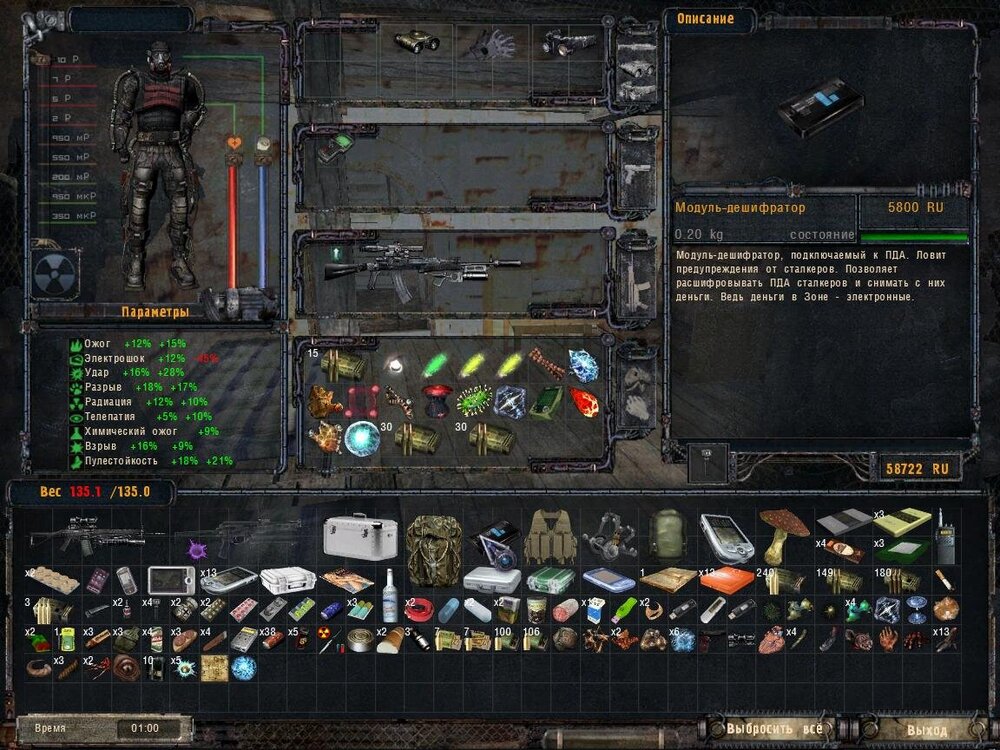Choose the red crystal artifact on the belt

tap(582, 401)
